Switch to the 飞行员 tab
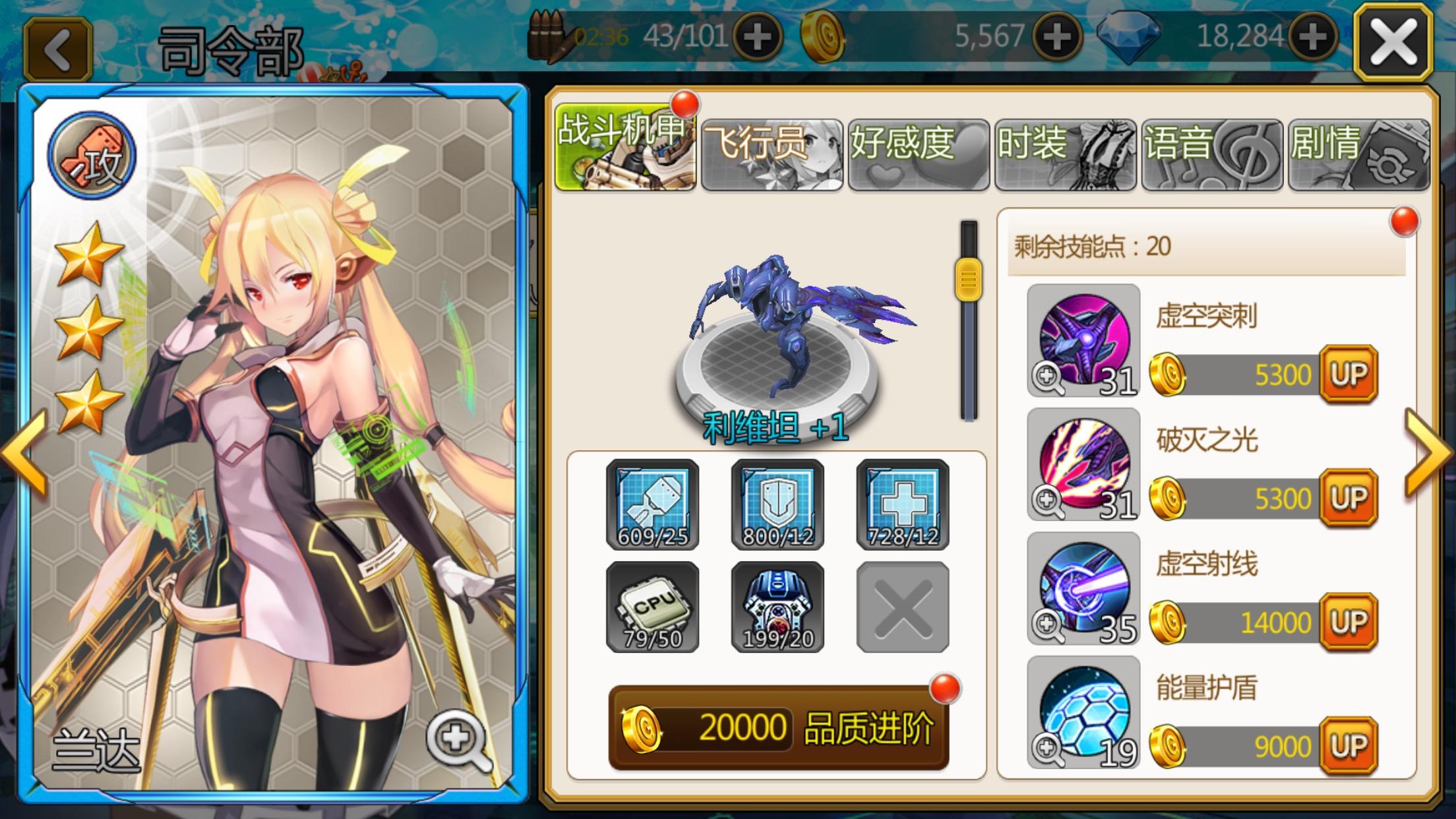The width and height of the screenshot is (1456, 819). coord(772,154)
